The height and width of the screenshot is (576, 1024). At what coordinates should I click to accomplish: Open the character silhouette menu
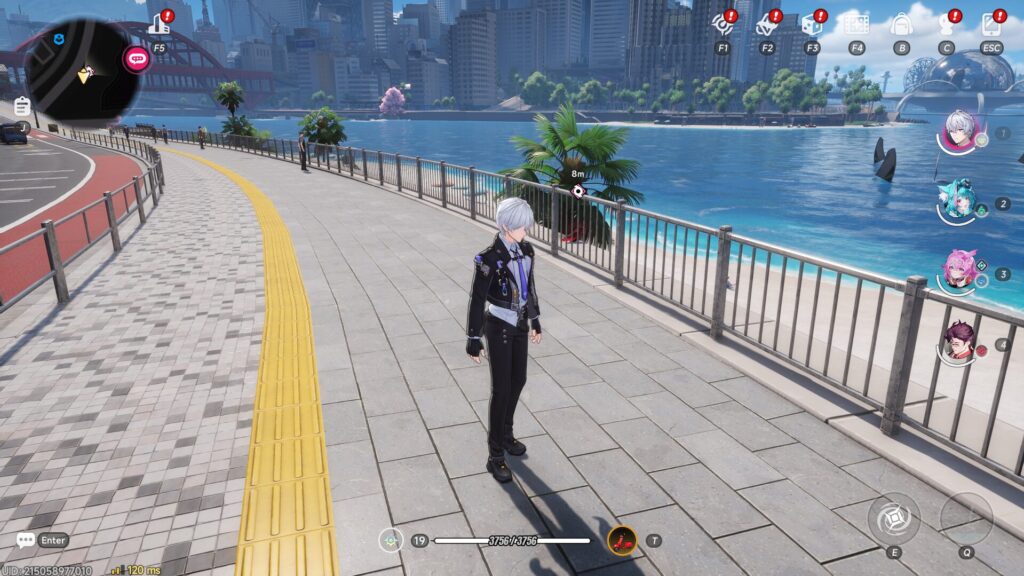tap(946, 25)
